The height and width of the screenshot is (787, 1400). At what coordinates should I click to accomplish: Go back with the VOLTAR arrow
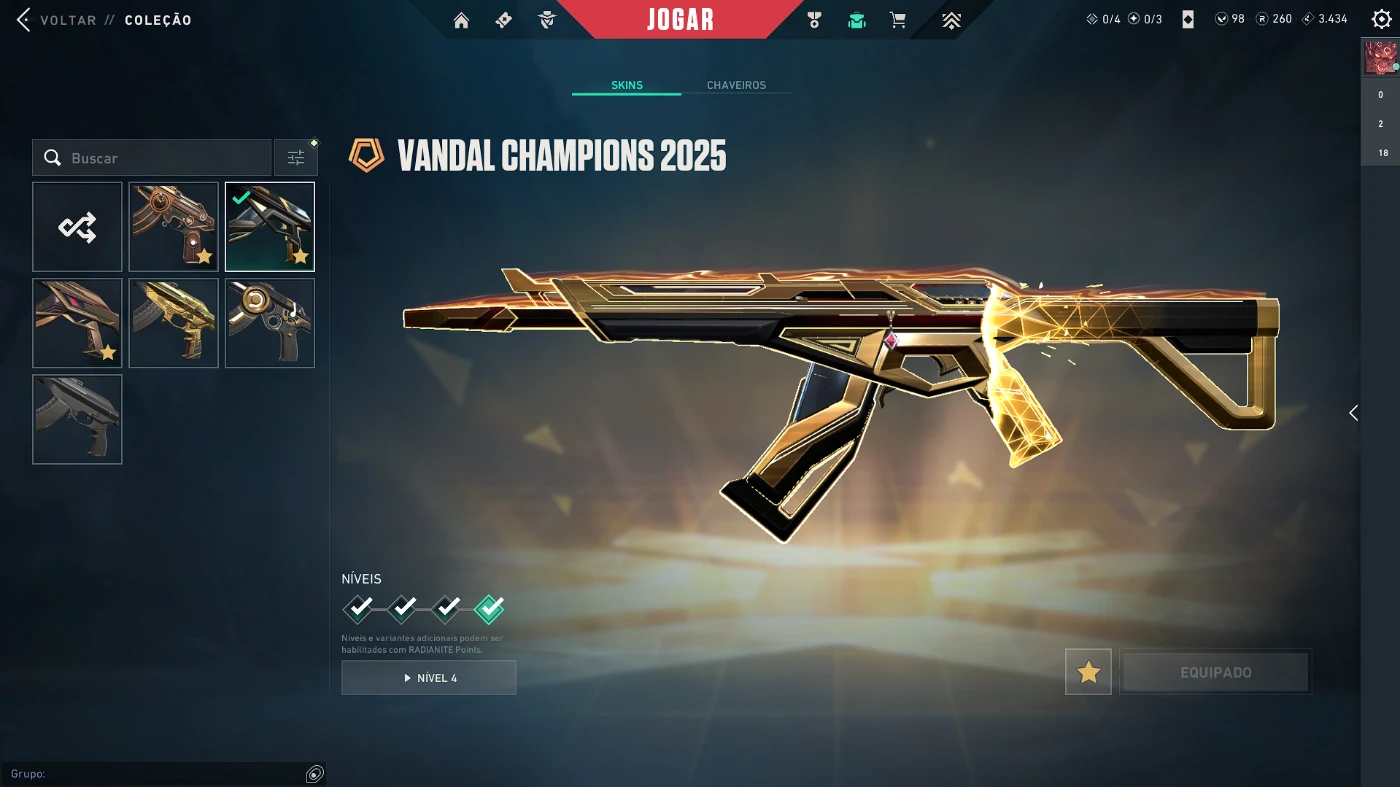[x=24, y=20]
